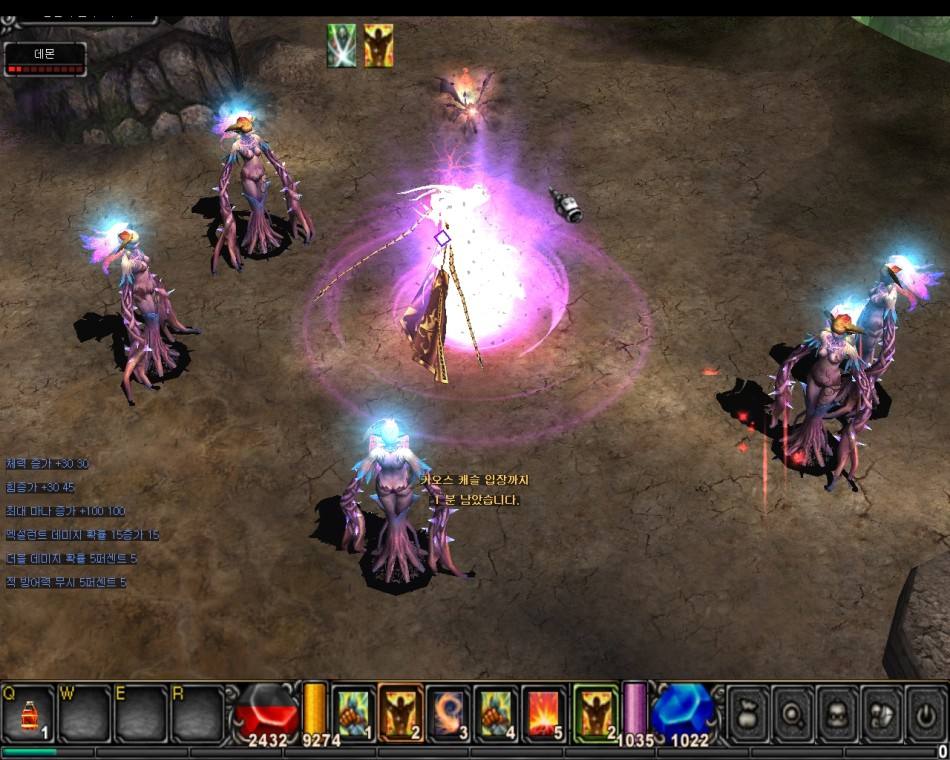This screenshot has width=950, height=760.
Task: Click the magnifying glass button
Action: pos(794,714)
